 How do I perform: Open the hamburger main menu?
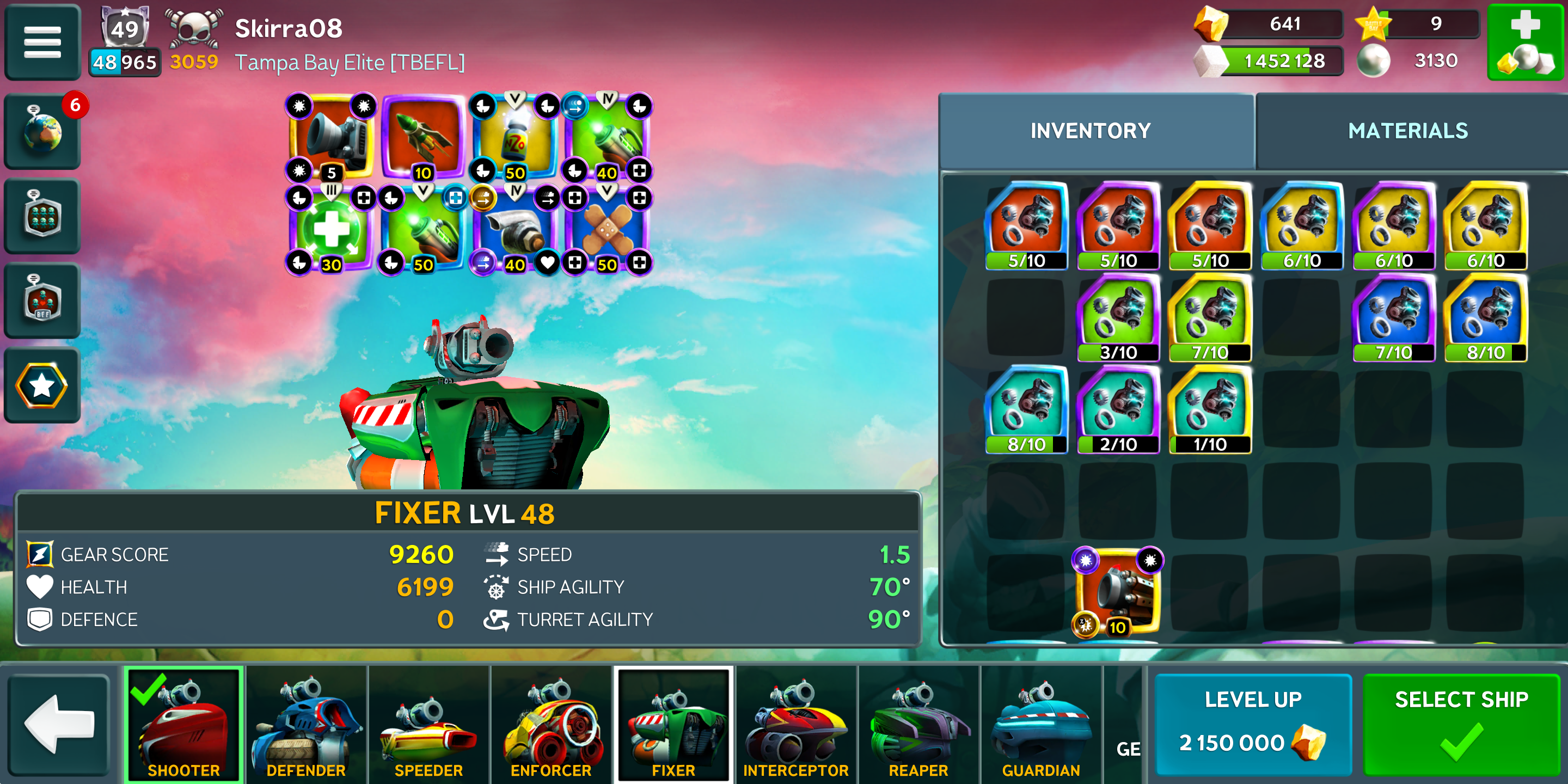[42, 42]
